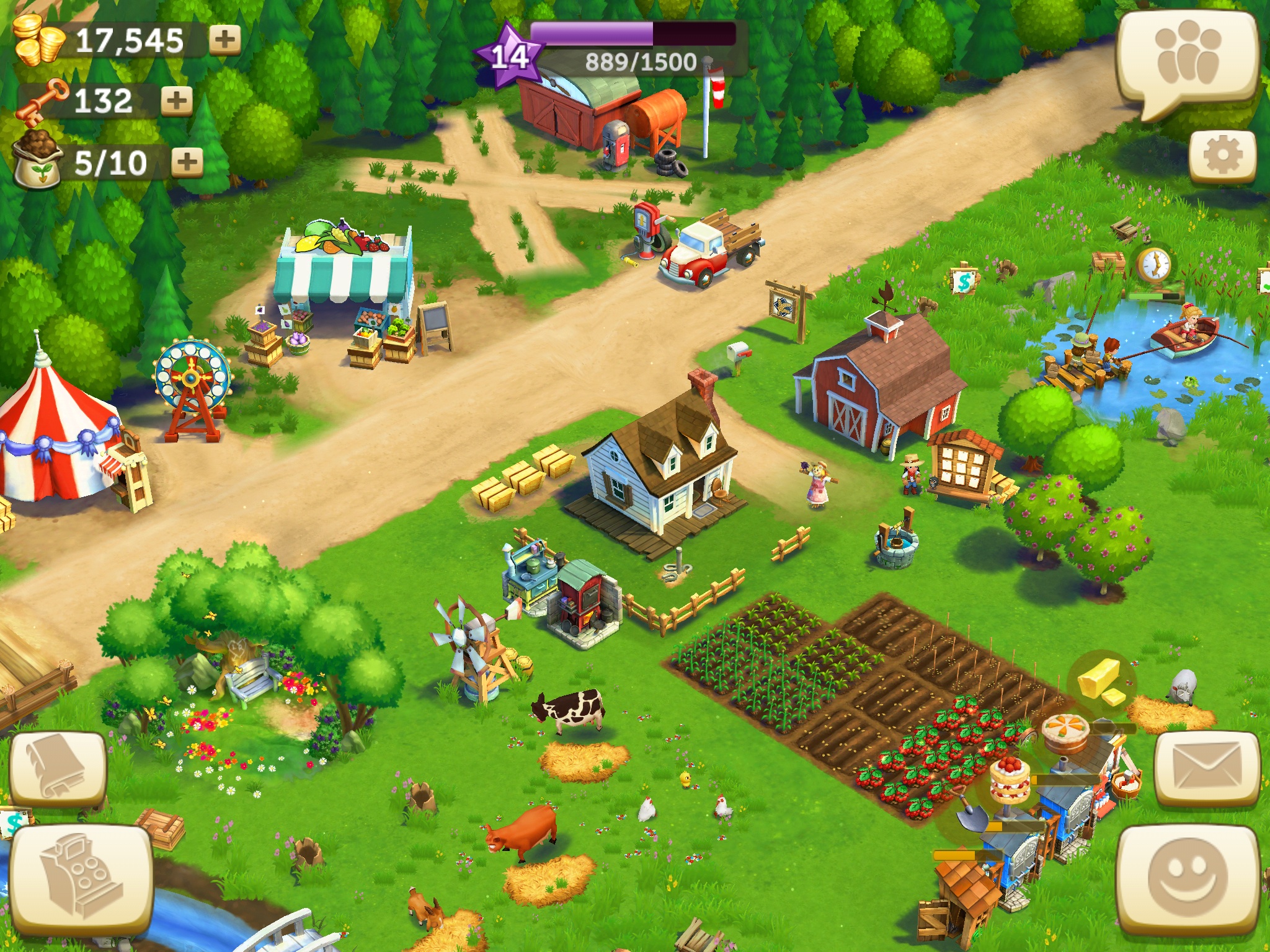Collect the strawberry shortcake bubble
The width and height of the screenshot is (1270, 952).
tap(1010, 780)
